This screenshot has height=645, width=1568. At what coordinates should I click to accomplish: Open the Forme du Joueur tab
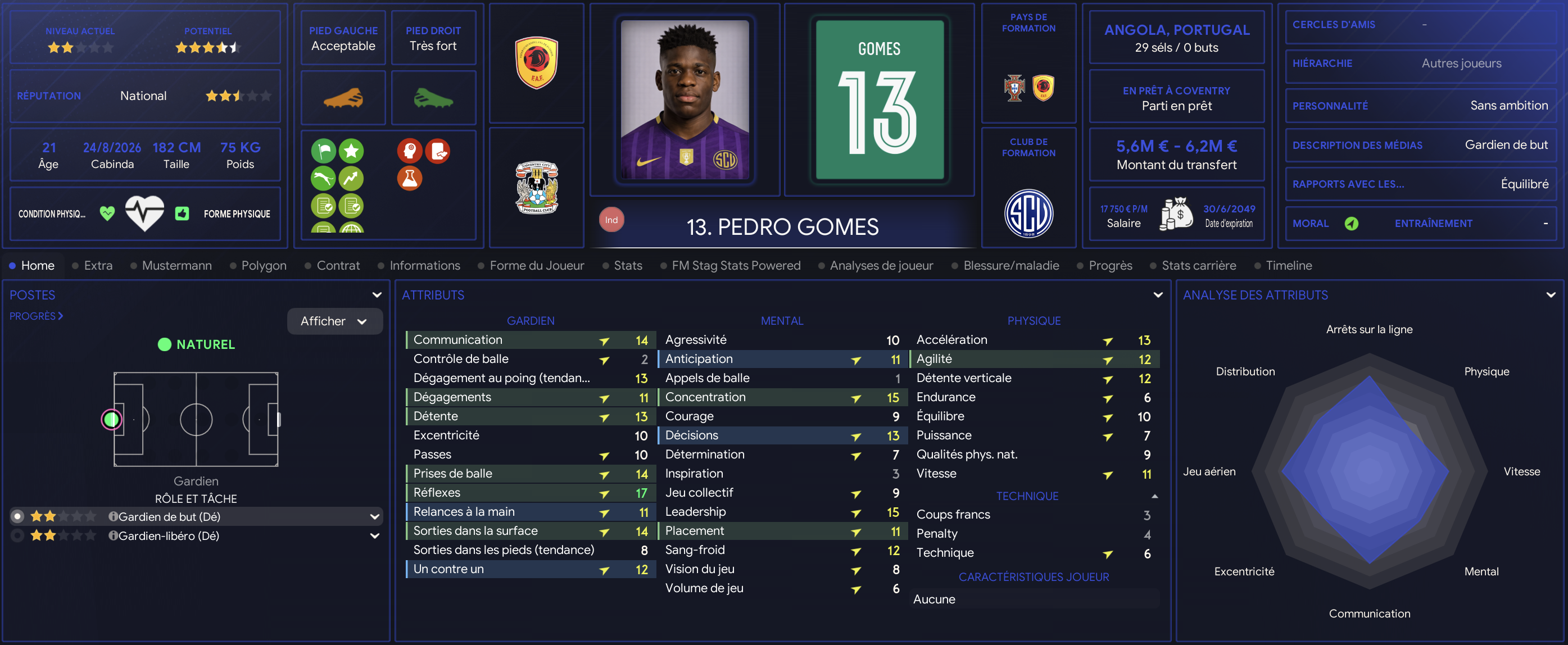[536, 265]
